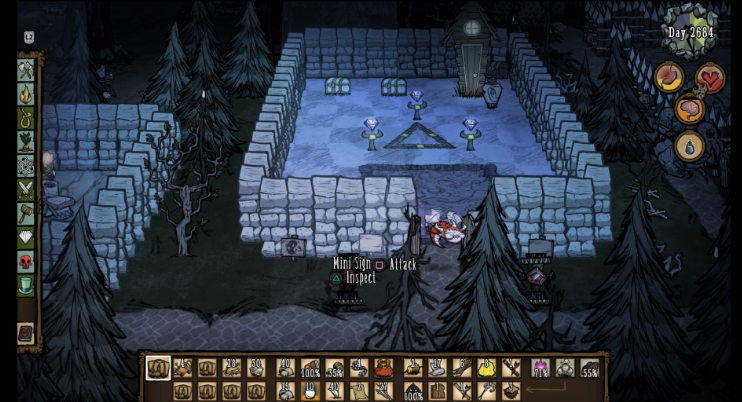The height and width of the screenshot is (402, 742).
Task: Open the Tools crafting tab
Action: (26, 71)
